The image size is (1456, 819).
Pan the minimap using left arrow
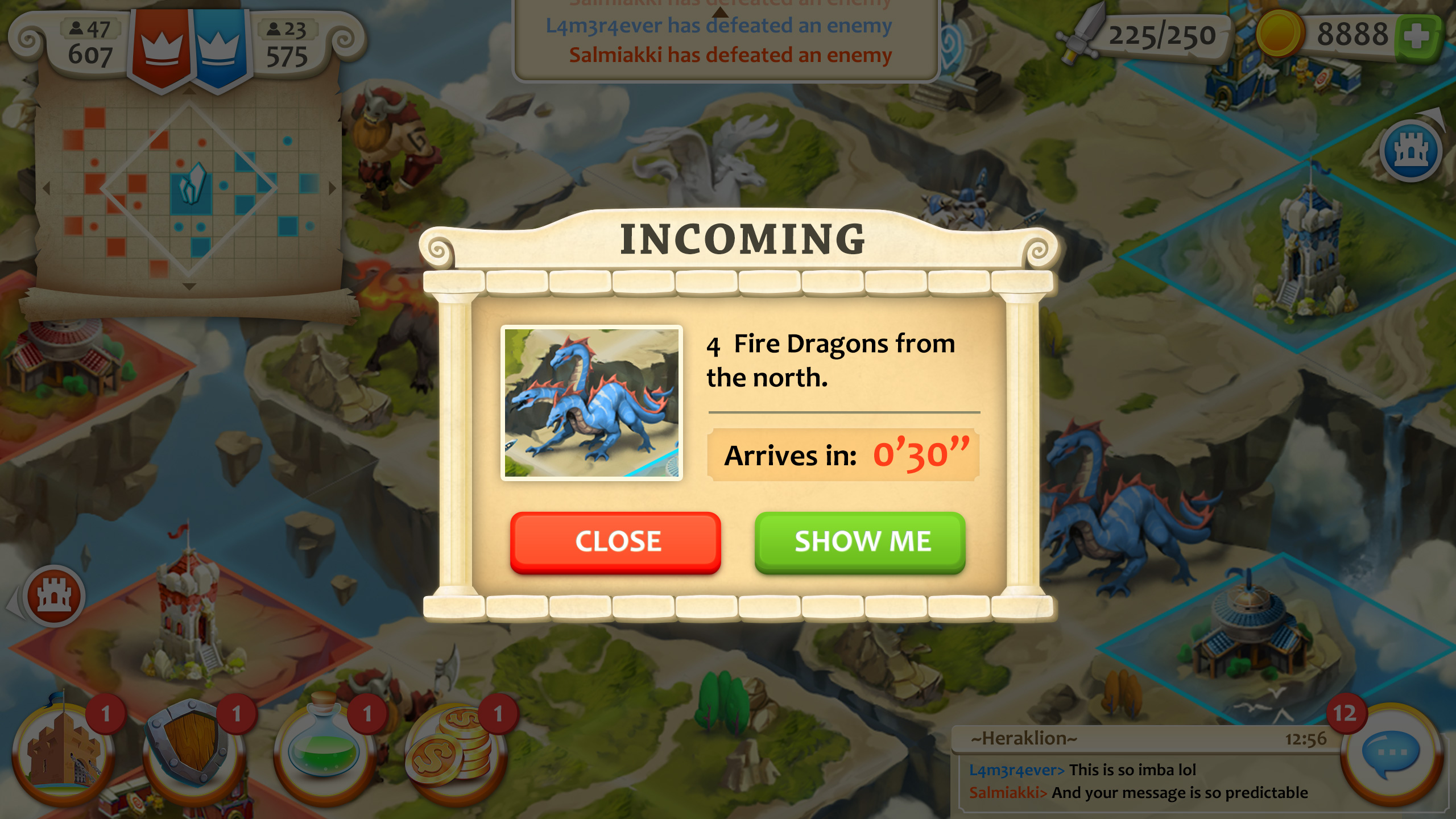click(47, 188)
